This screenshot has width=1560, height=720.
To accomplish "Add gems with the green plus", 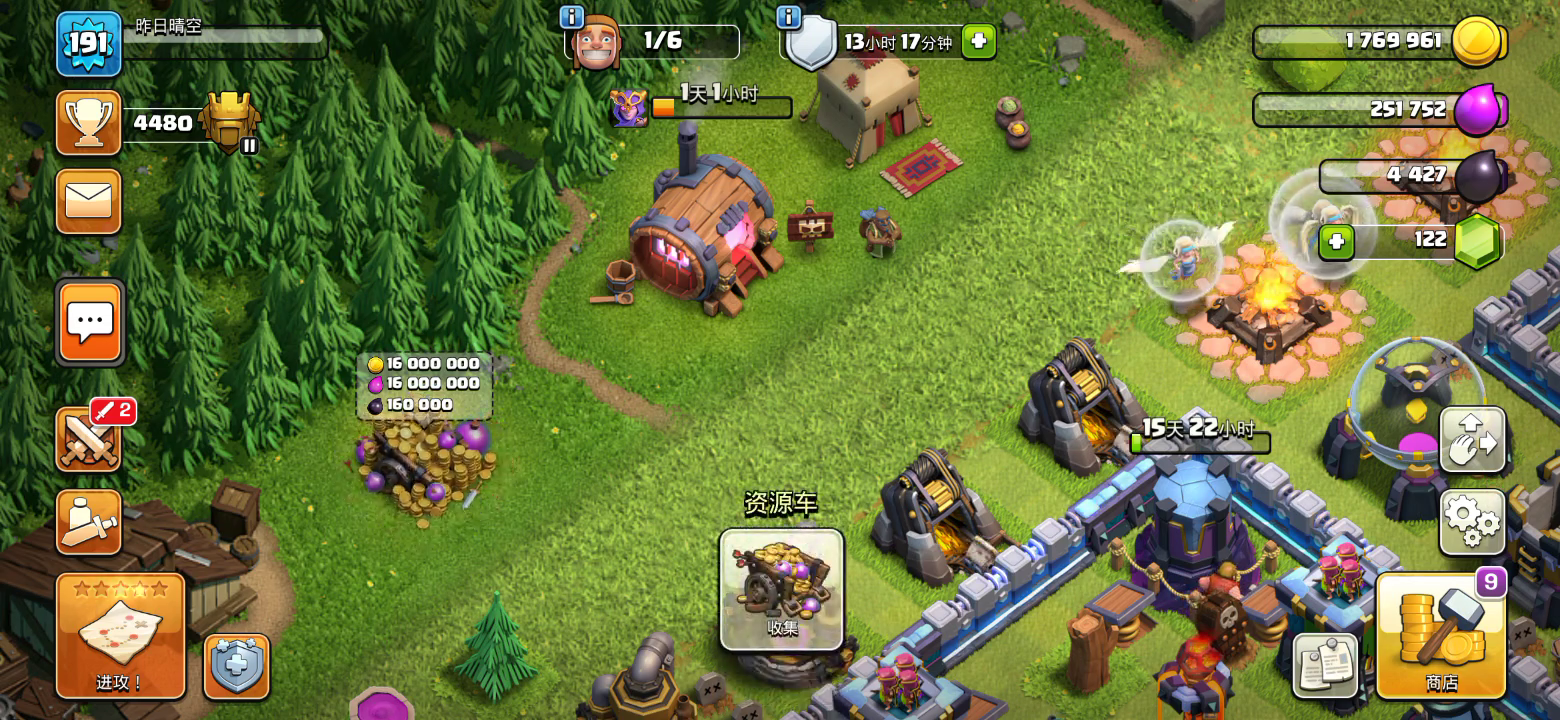I will (1336, 241).
